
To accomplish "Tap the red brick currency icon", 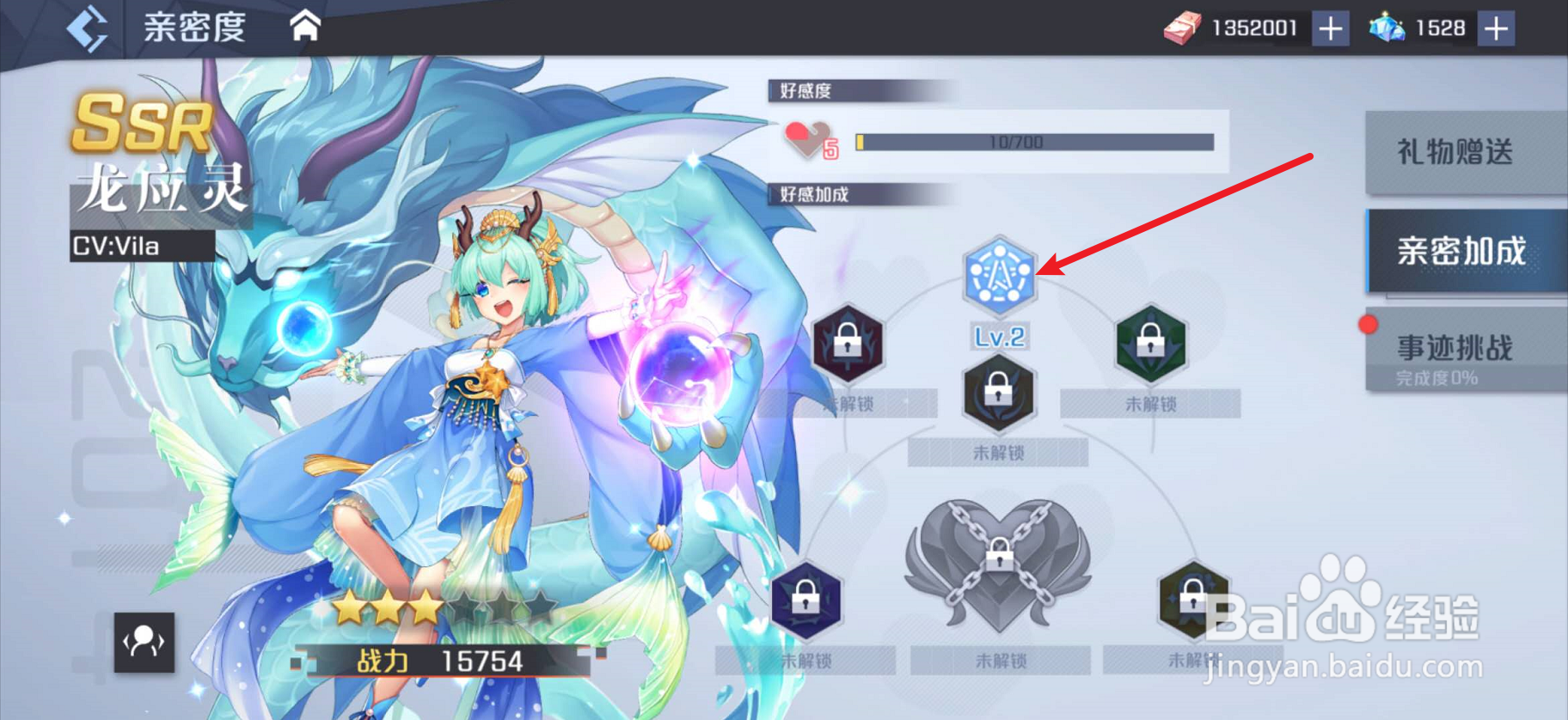I will (1183, 27).
